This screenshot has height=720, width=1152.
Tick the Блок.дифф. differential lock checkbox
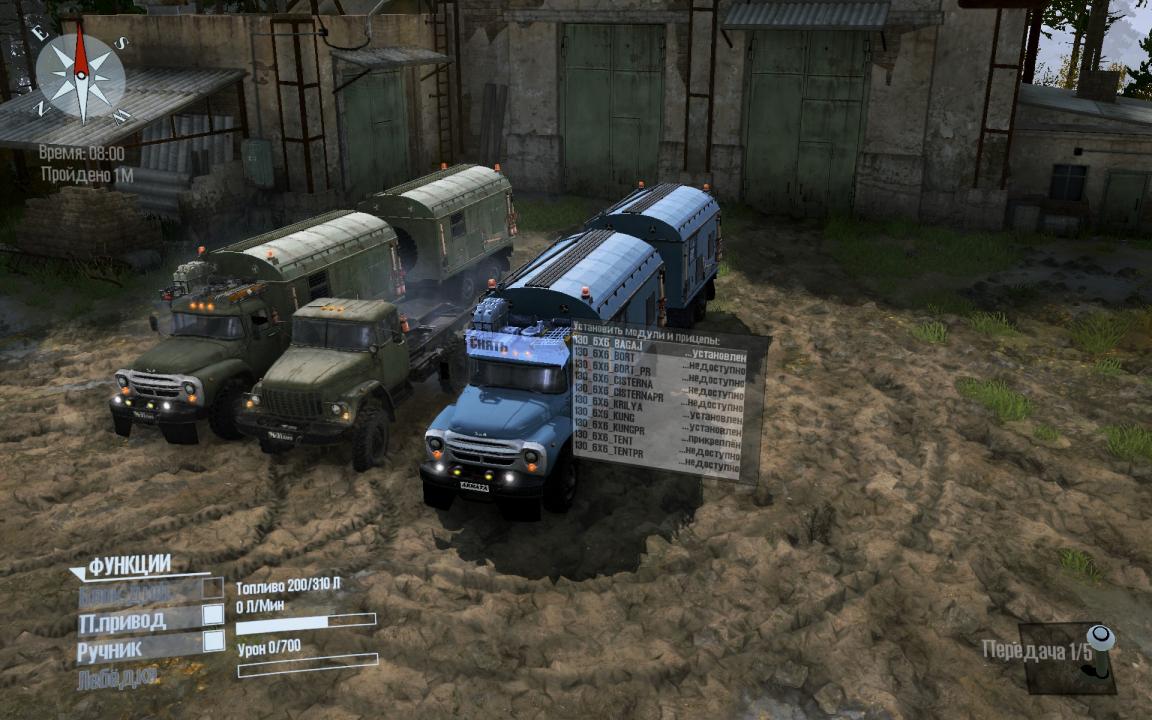[213, 590]
